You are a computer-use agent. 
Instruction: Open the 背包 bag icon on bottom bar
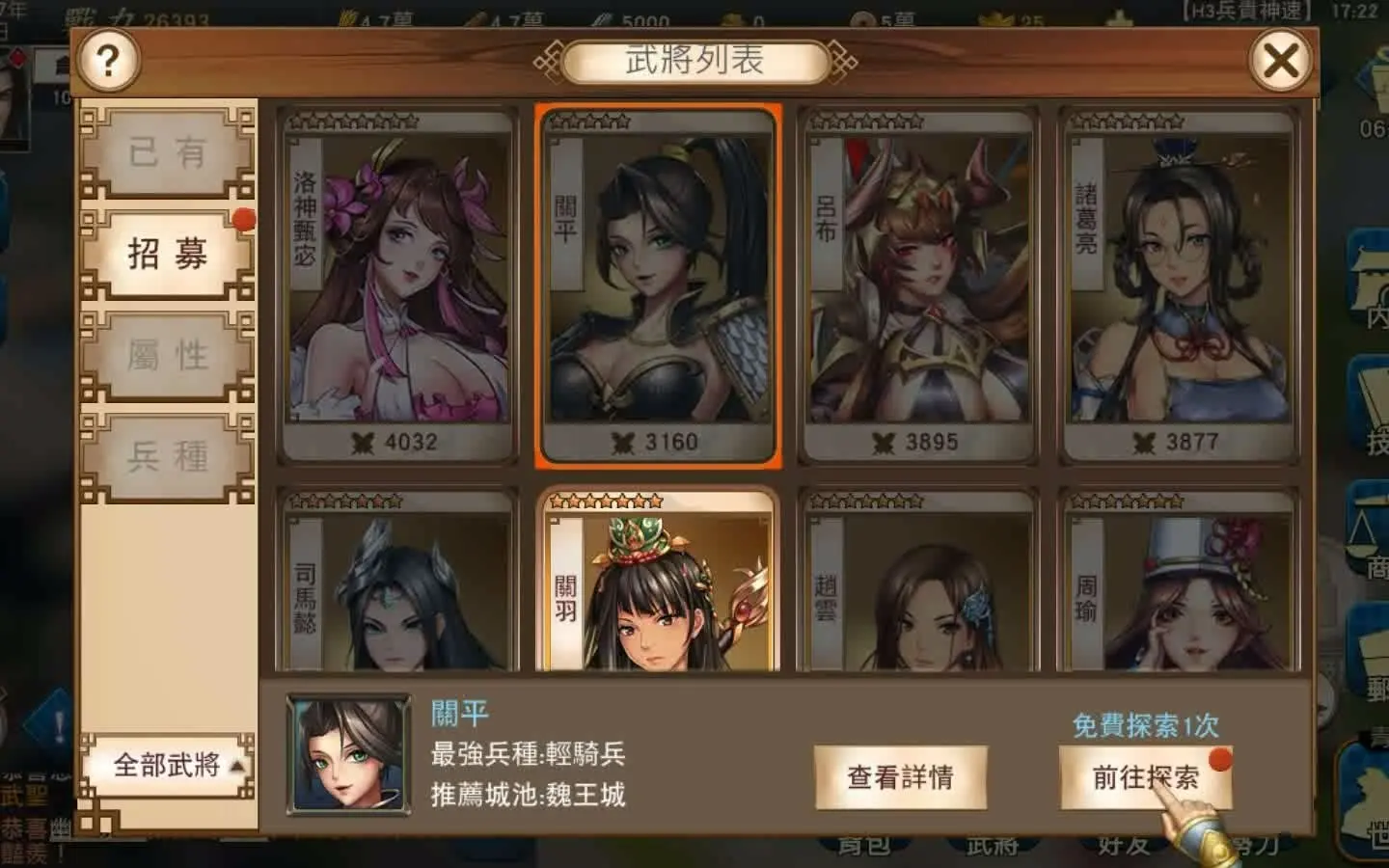(863, 847)
